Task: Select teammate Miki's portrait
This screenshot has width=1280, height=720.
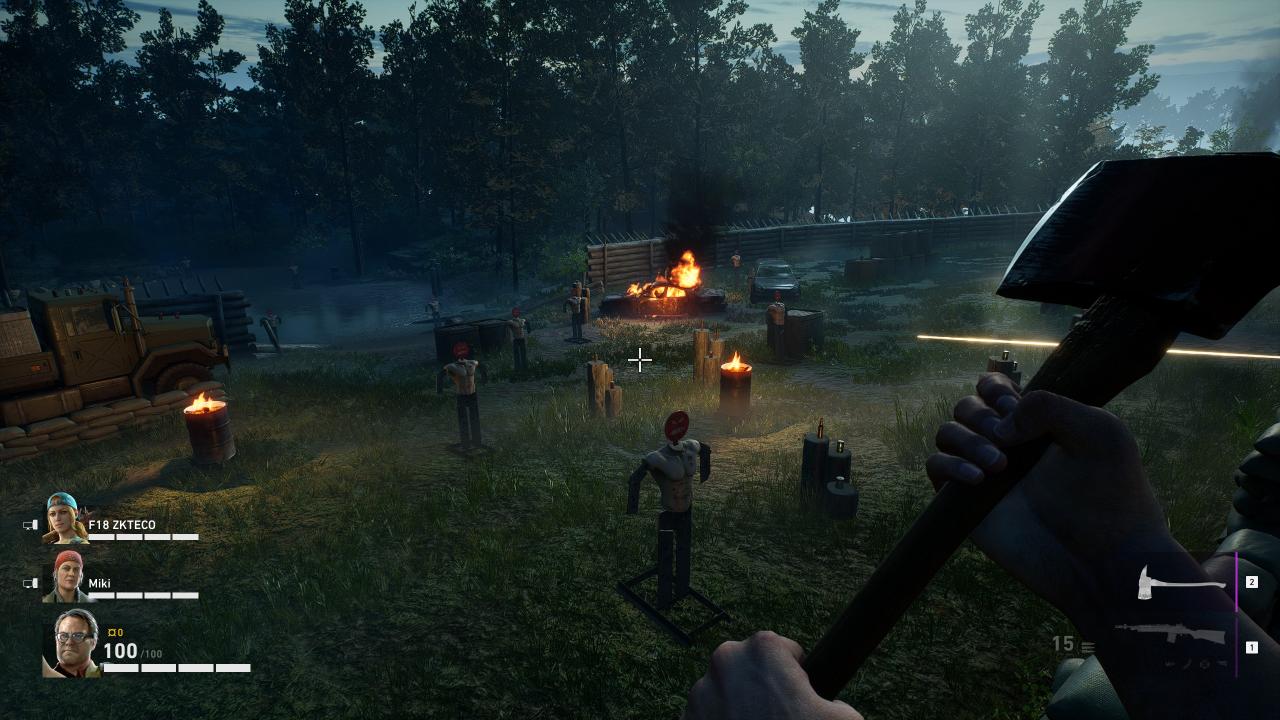Action: pyautogui.click(x=68, y=576)
